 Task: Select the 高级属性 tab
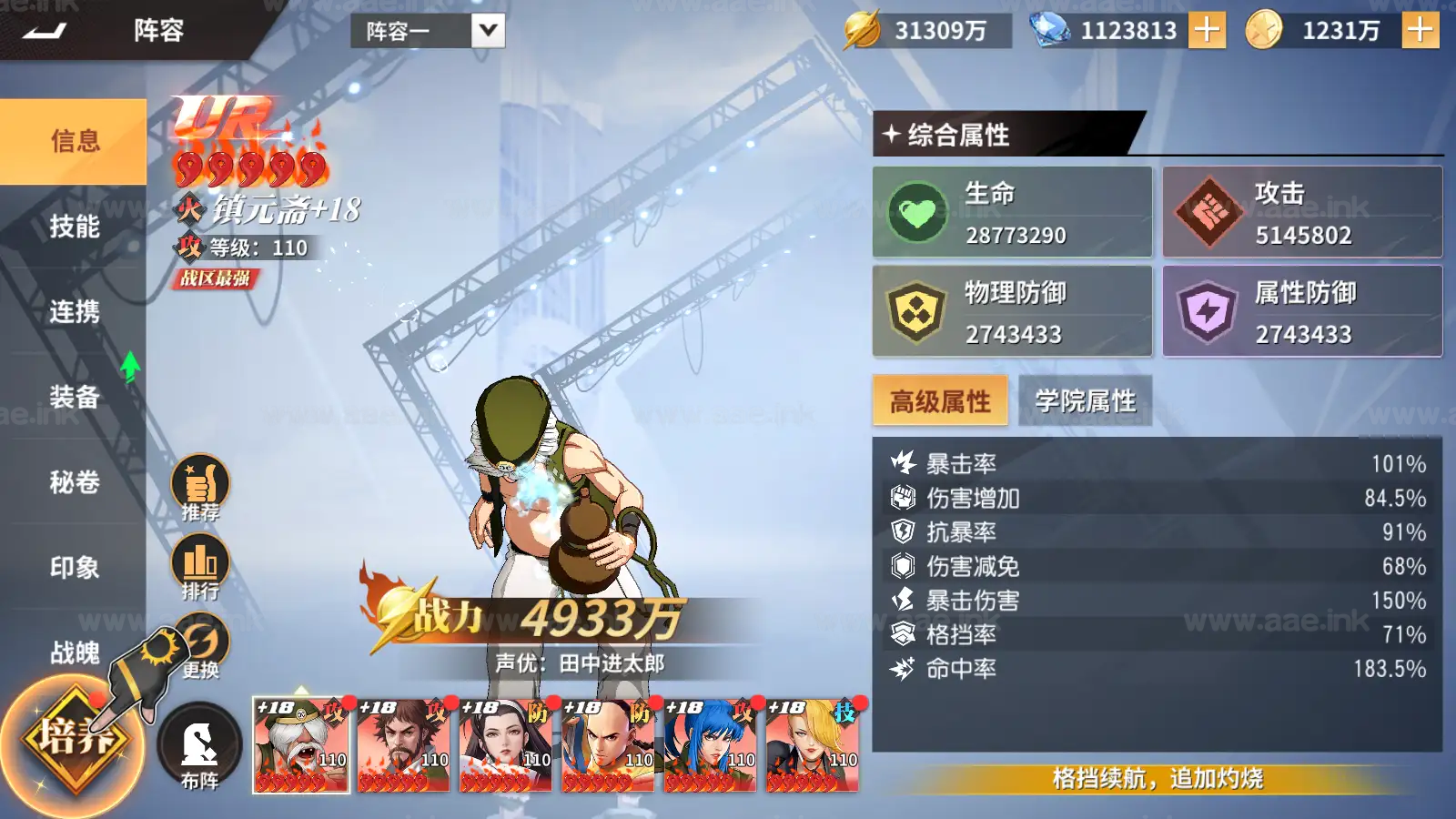click(x=939, y=400)
